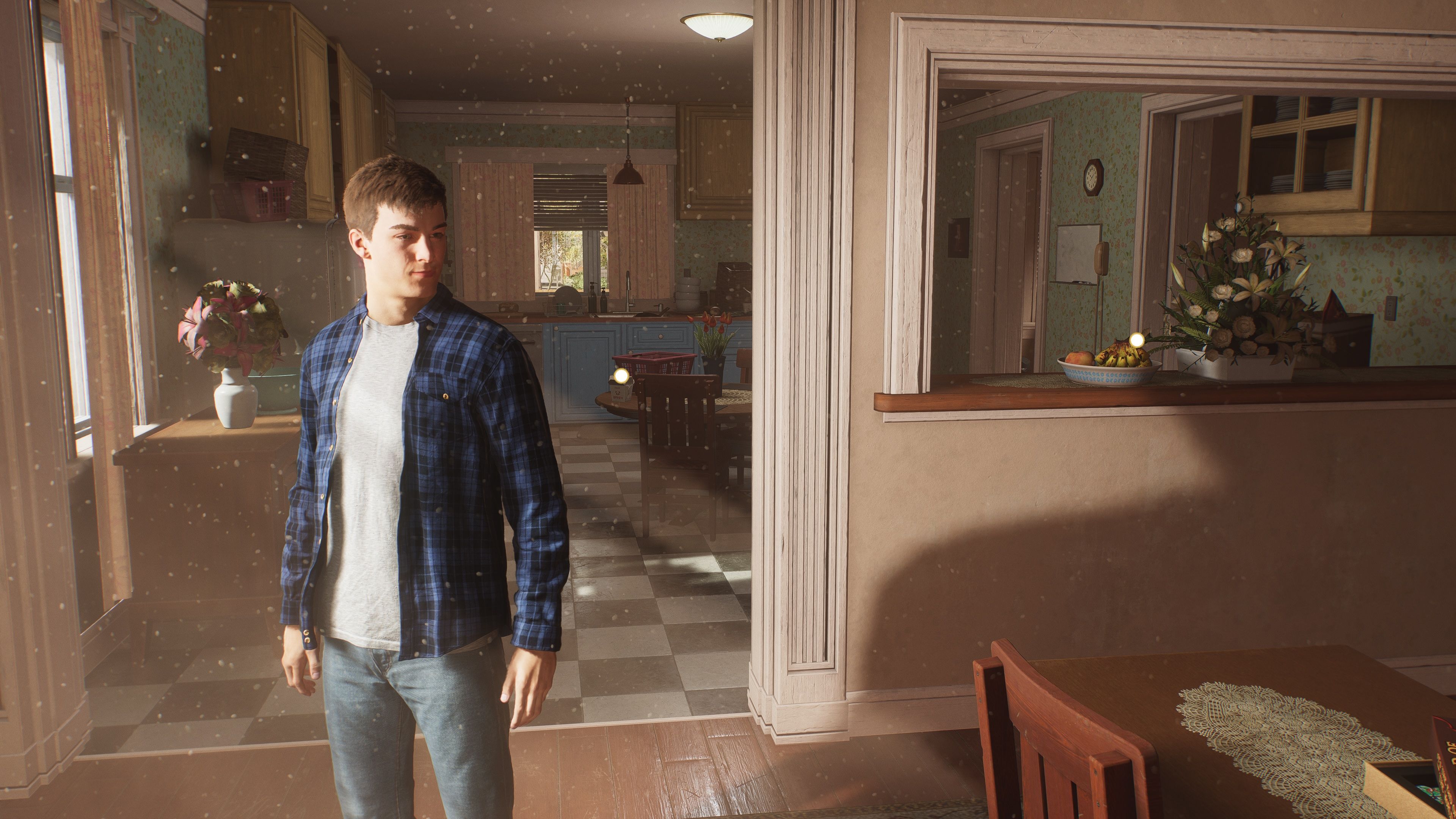
Task: Select the interaction marker on the kitchen table
Action: point(621,376)
